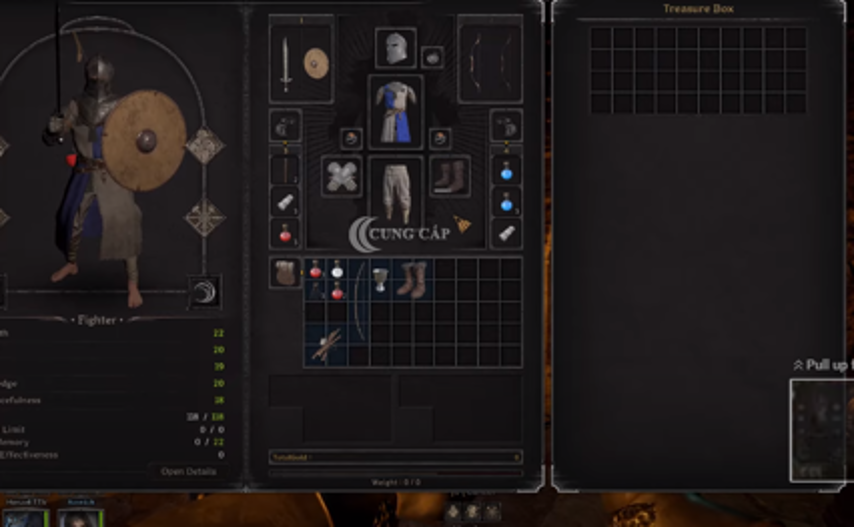Pick the necklace slot beside the helmet
Image resolution: width=854 pixels, height=527 pixels.
(x=432, y=56)
